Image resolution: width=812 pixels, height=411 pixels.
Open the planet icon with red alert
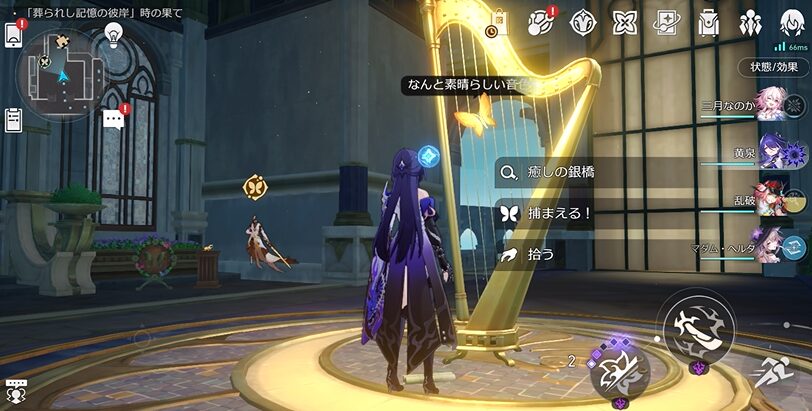[540, 22]
